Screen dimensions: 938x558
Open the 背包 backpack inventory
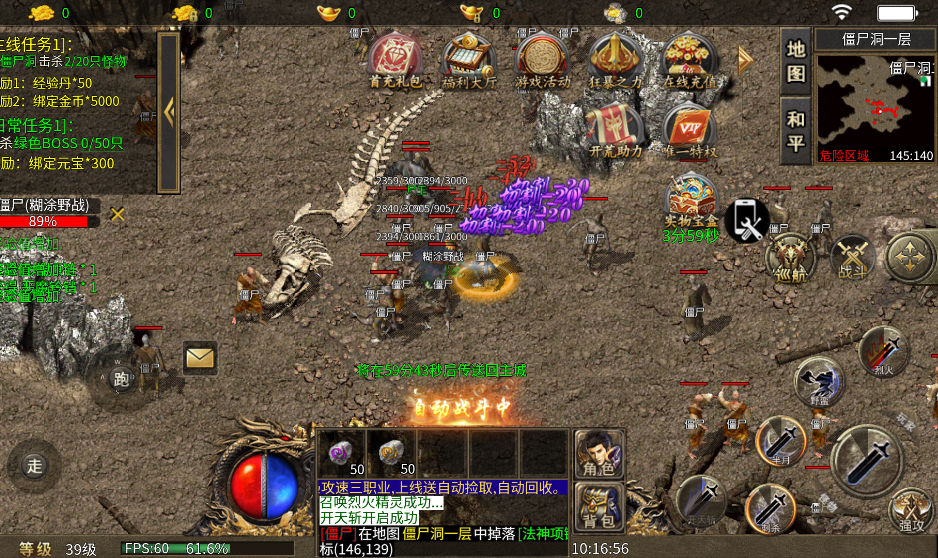[x=598, y=506]
